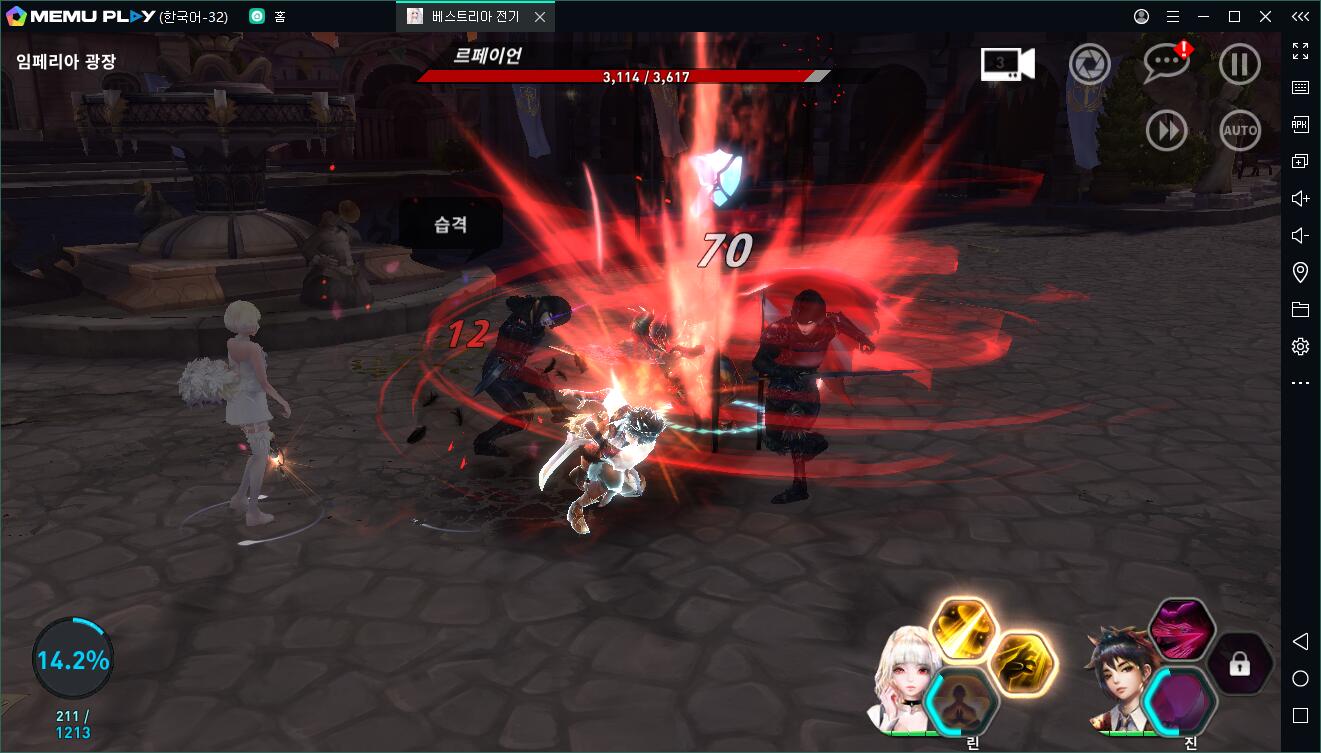The height and width of the screenshot is (753, 1321).
Task: Open the chat speech bubble with alert
Action: [x=1166, y=64]
